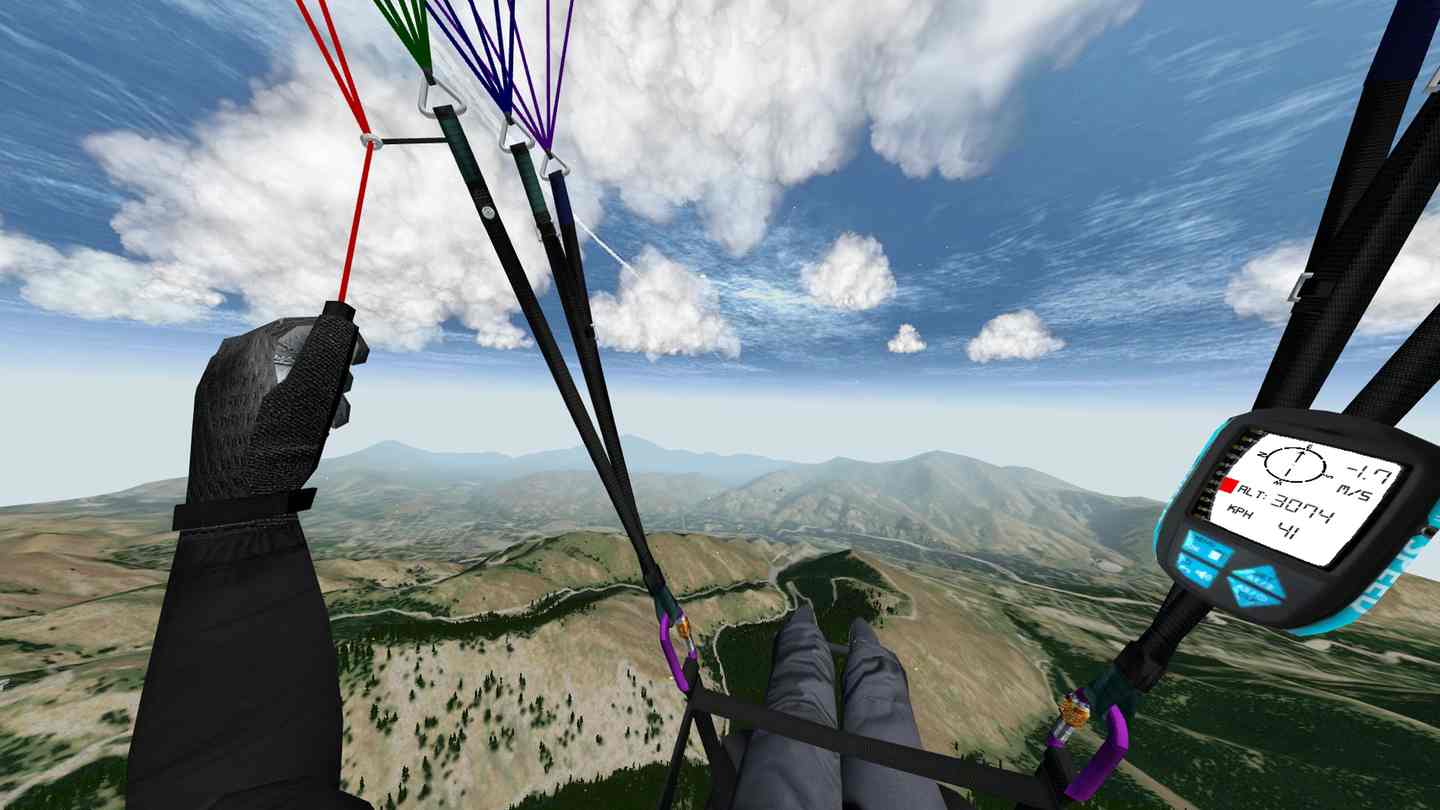Click the upper rectangular button on the variometer
This screenshot has height=810, width=1440.
(x=1208, y=548)
